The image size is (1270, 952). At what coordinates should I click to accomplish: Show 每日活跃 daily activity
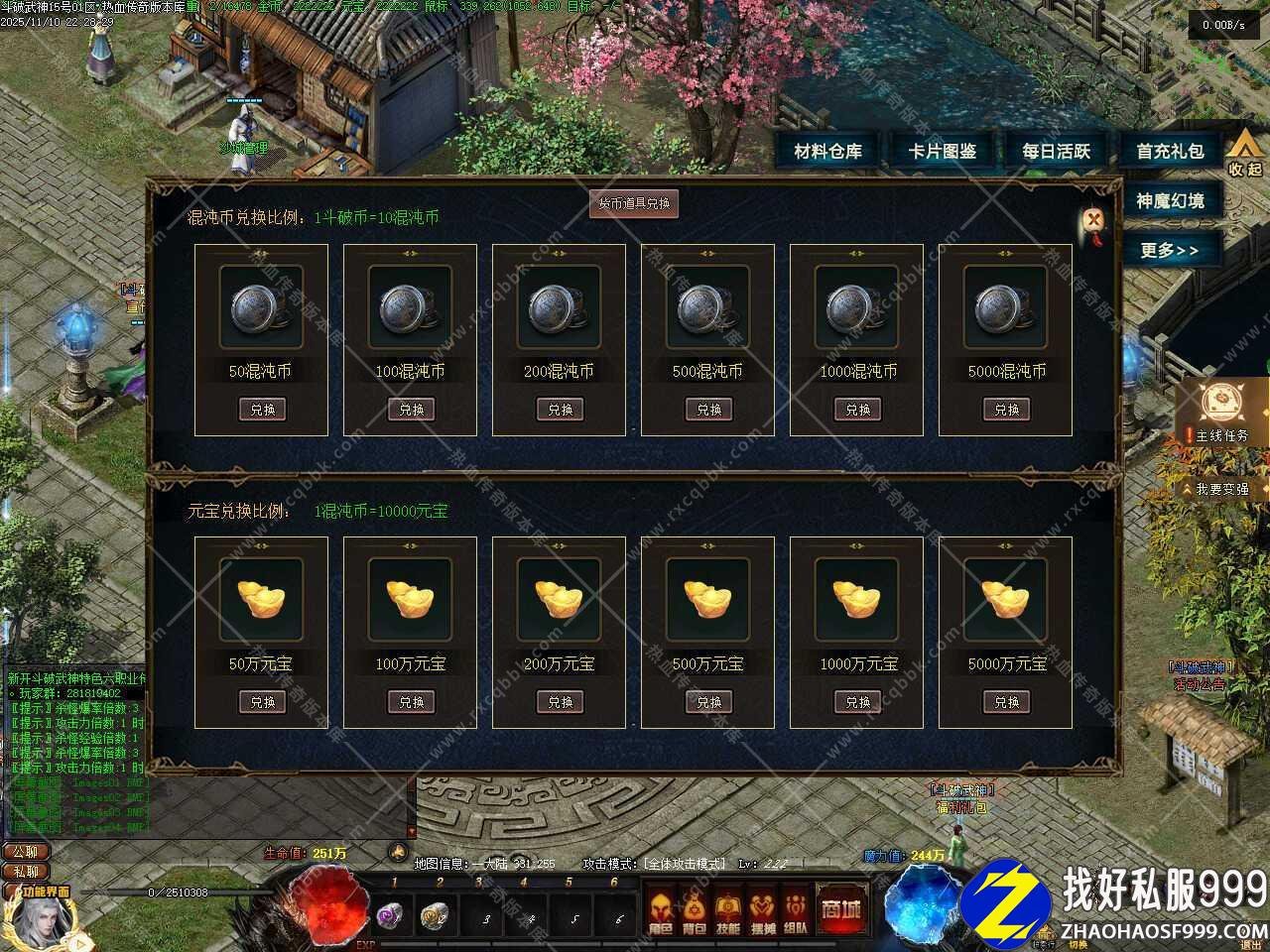tap(1057, 152)
